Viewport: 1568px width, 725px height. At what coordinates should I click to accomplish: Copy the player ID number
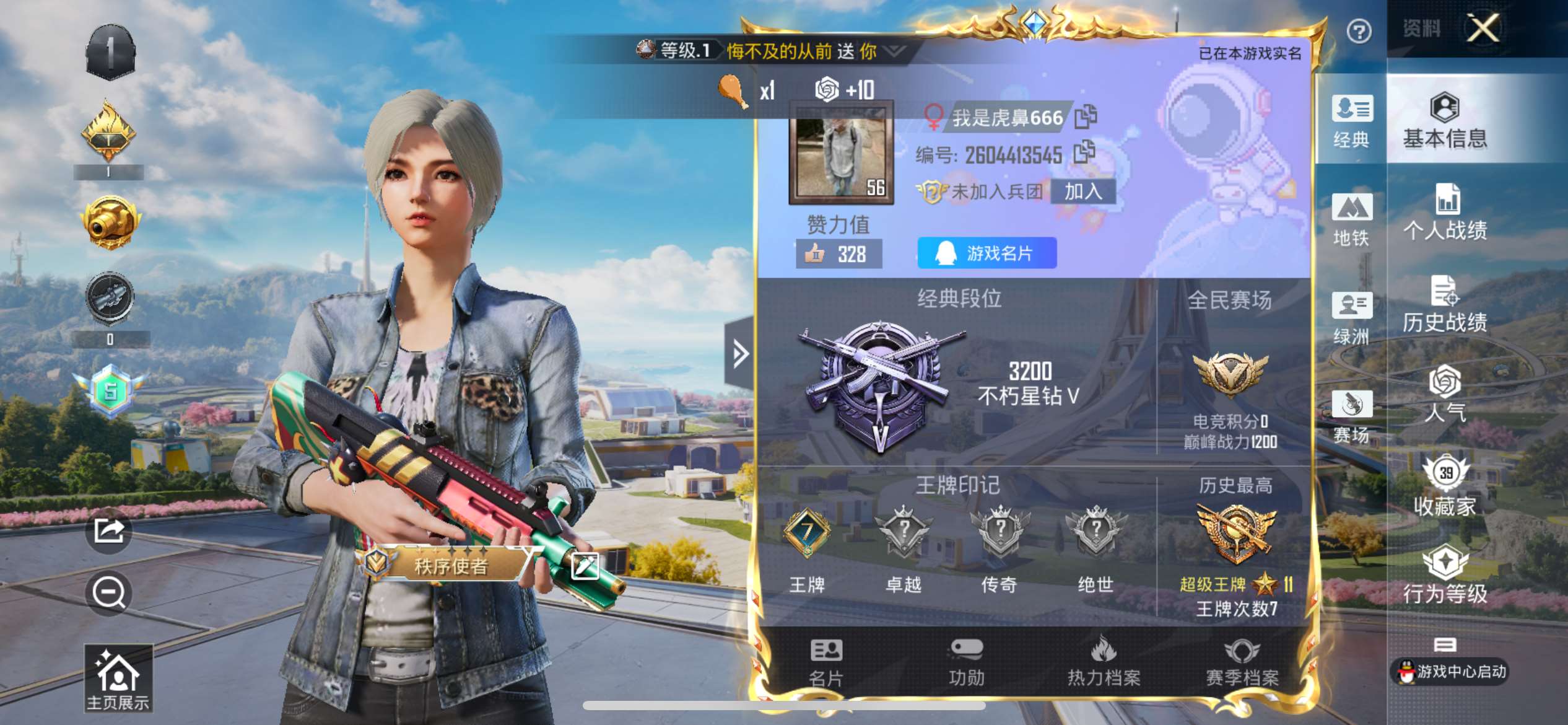pos(1084,152)
